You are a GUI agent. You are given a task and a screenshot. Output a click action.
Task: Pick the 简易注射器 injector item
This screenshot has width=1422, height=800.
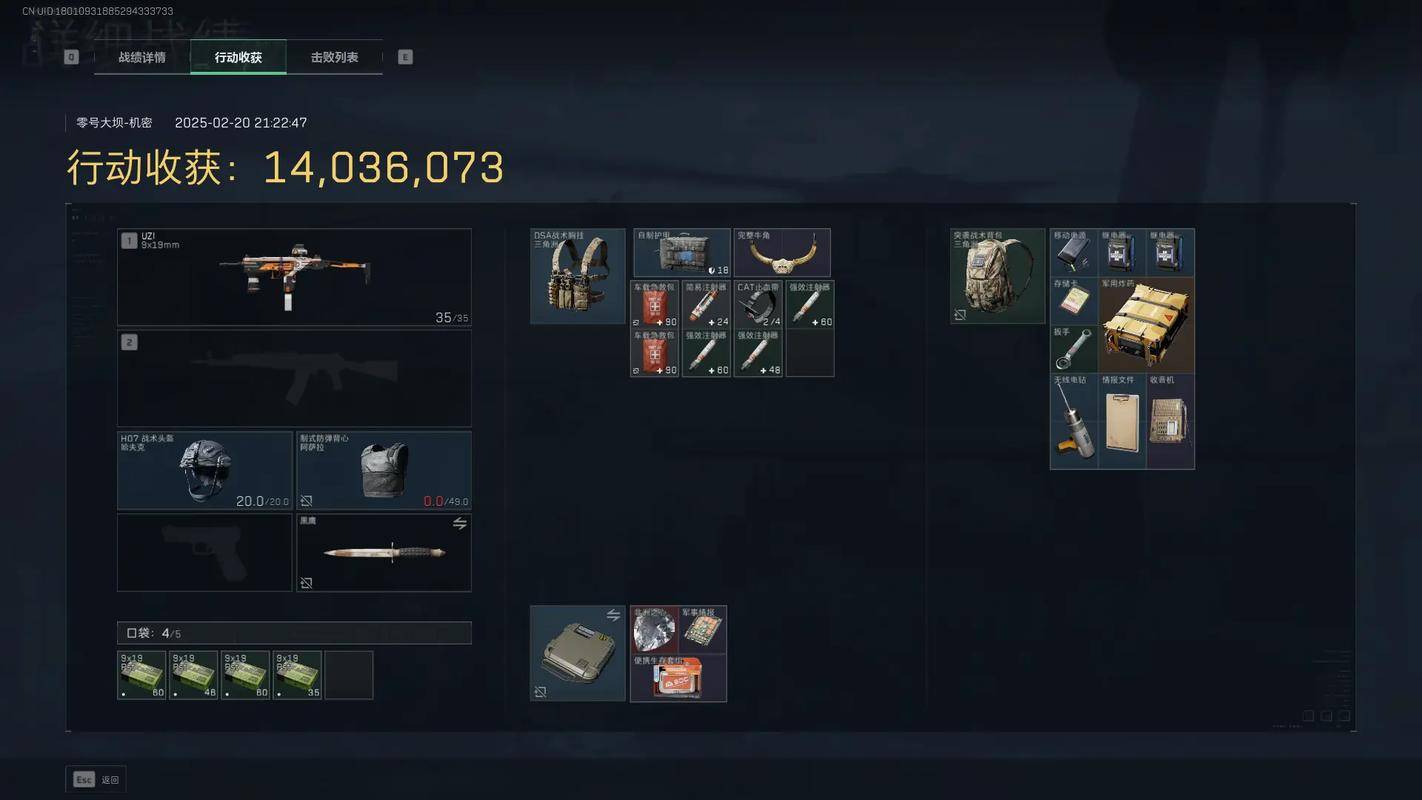[706, 304]
